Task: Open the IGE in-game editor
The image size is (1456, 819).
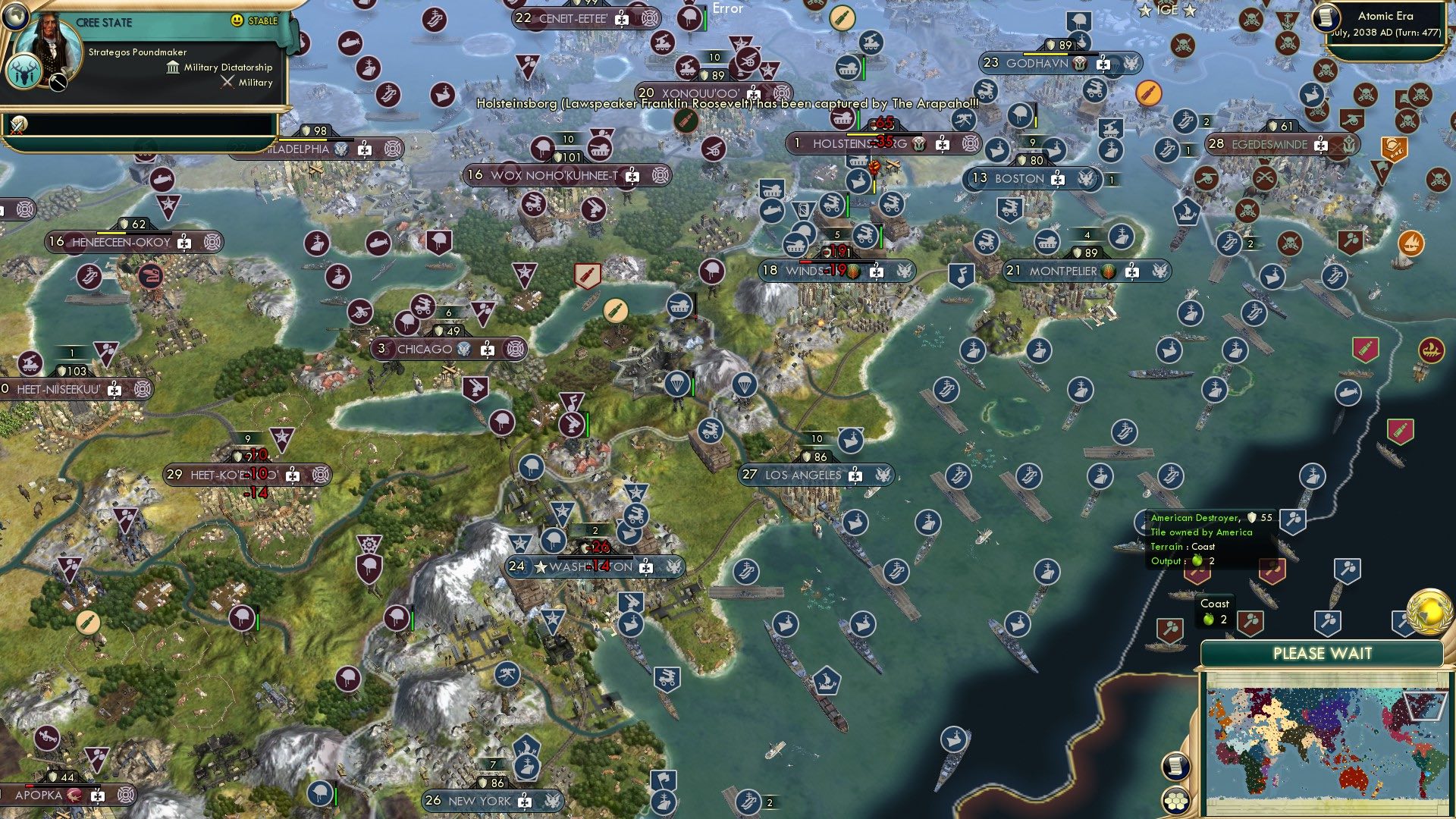Action: (1167, 10)
